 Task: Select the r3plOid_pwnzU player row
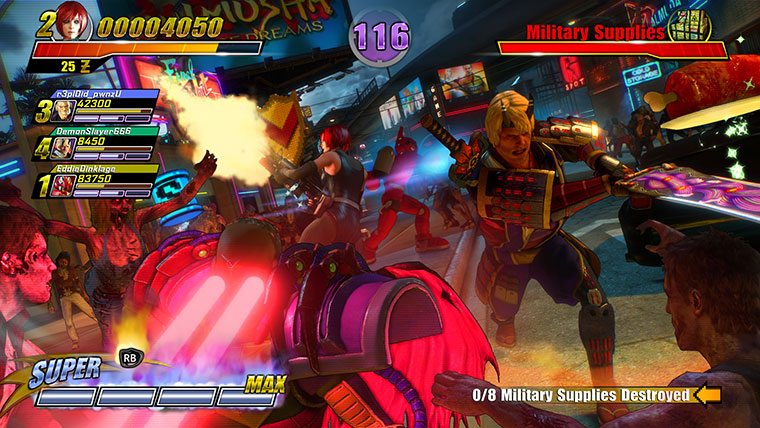pos(98,108)
